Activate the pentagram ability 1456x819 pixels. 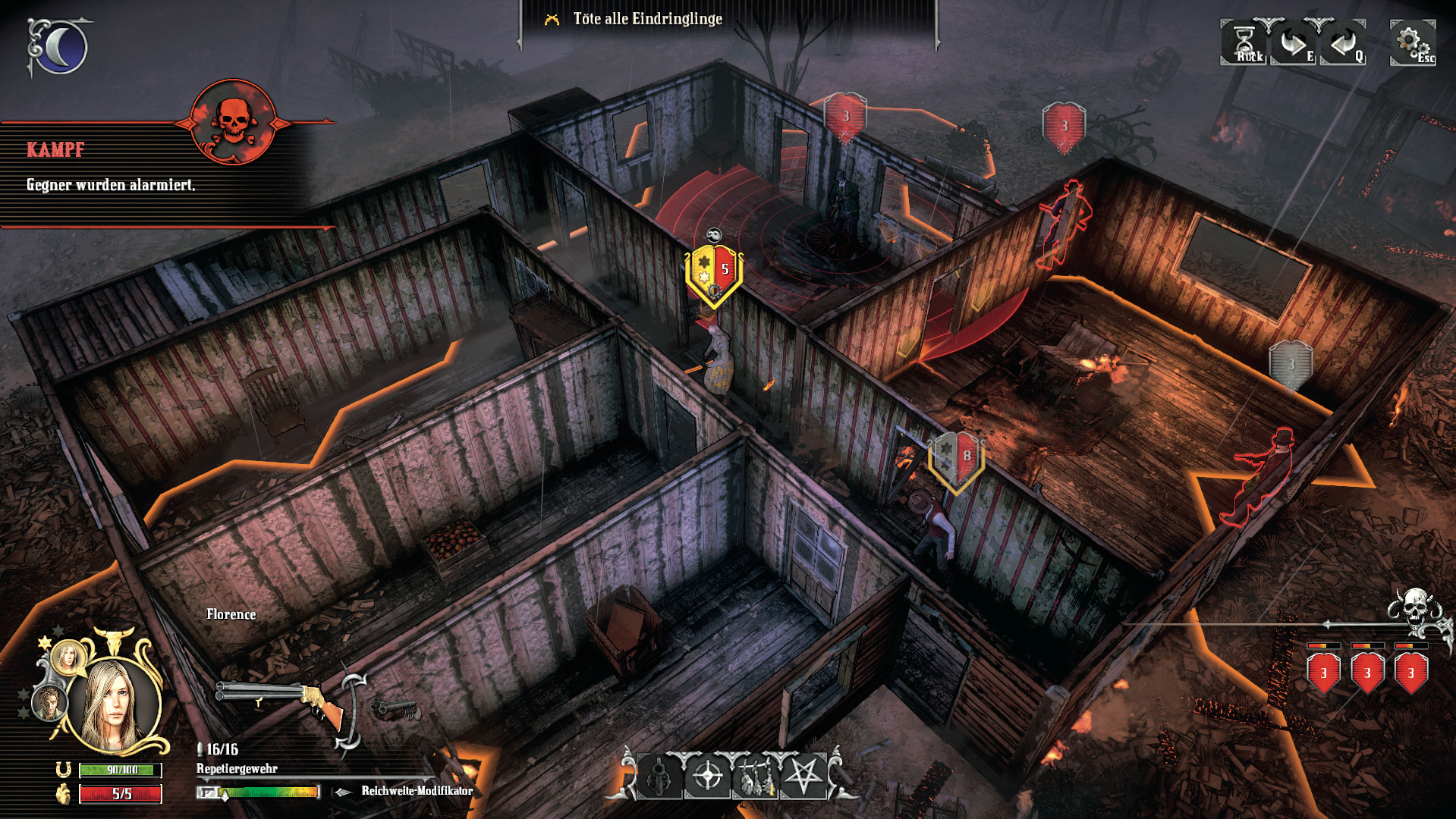click(x=803, y=777)
